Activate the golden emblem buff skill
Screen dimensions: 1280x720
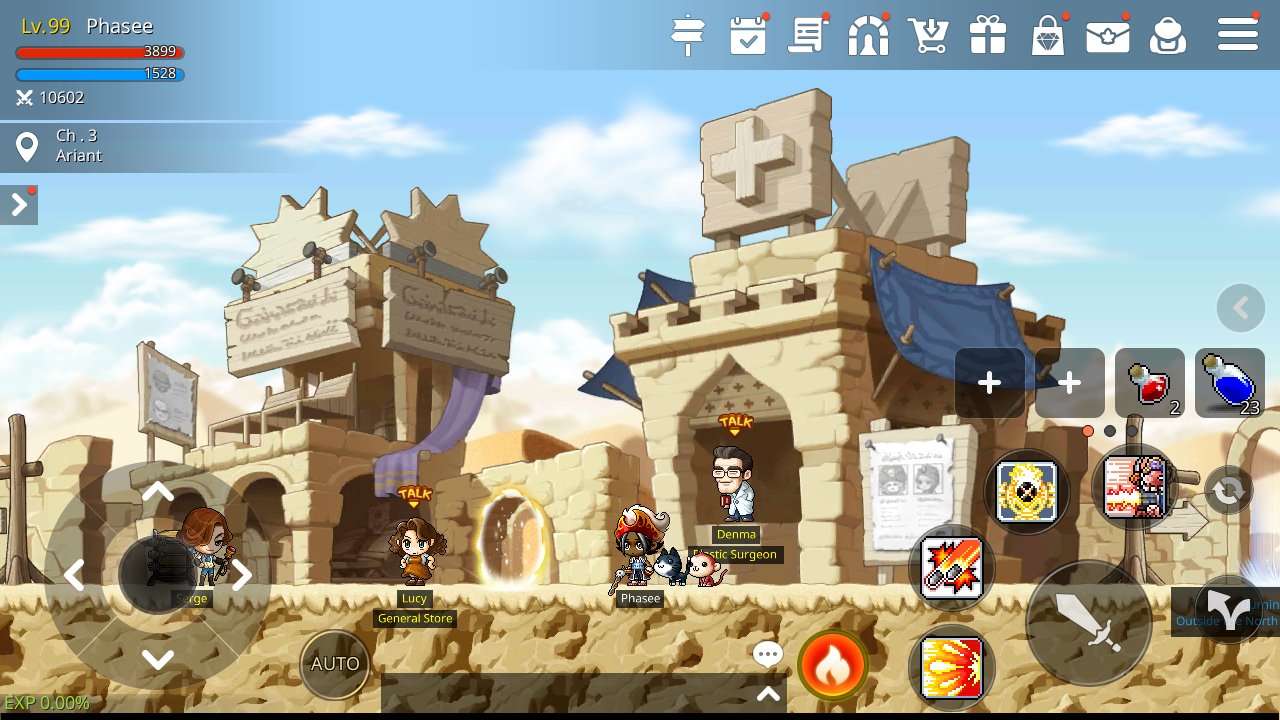click(x=1027, y=492)
